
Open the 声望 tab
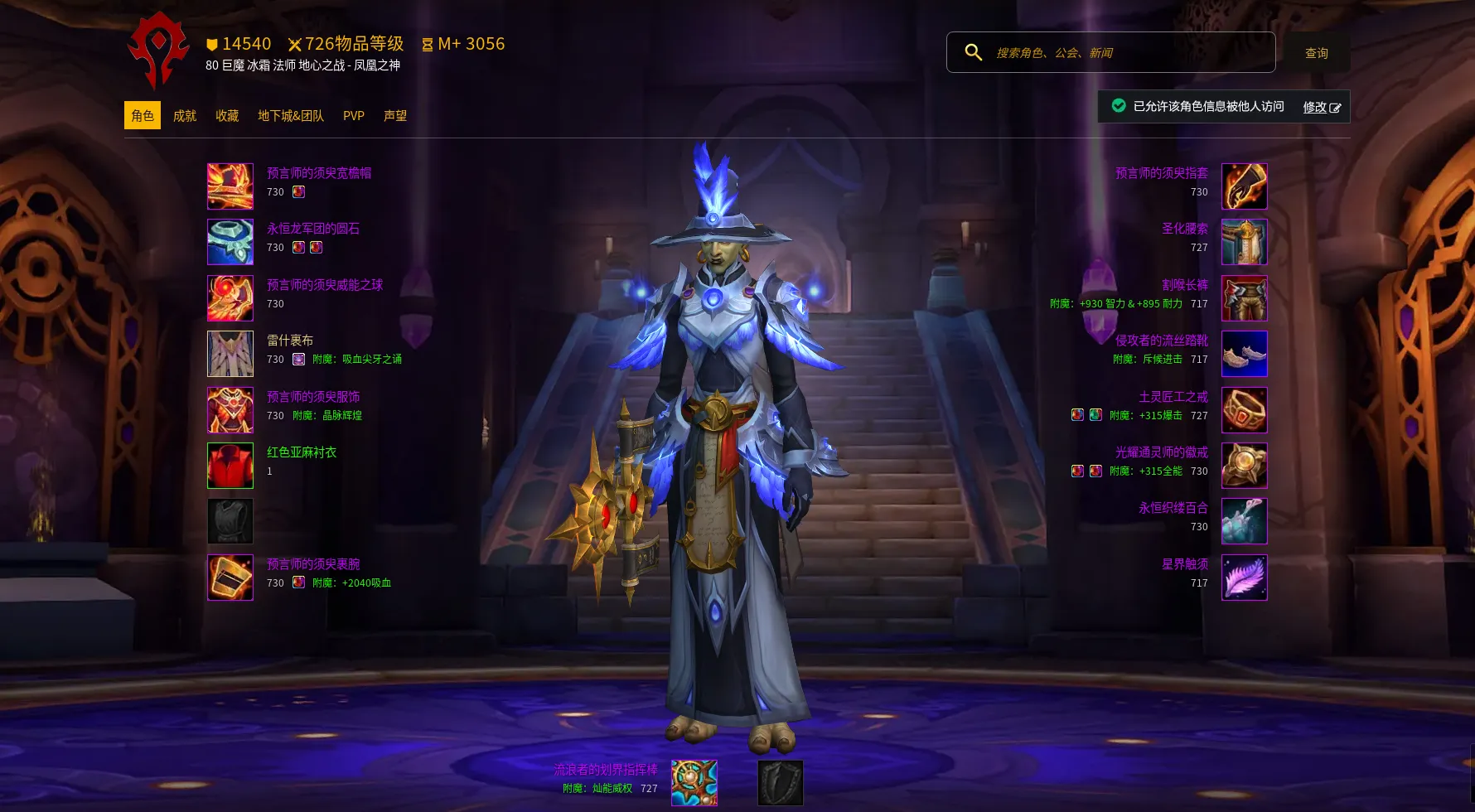pos(395,116)
